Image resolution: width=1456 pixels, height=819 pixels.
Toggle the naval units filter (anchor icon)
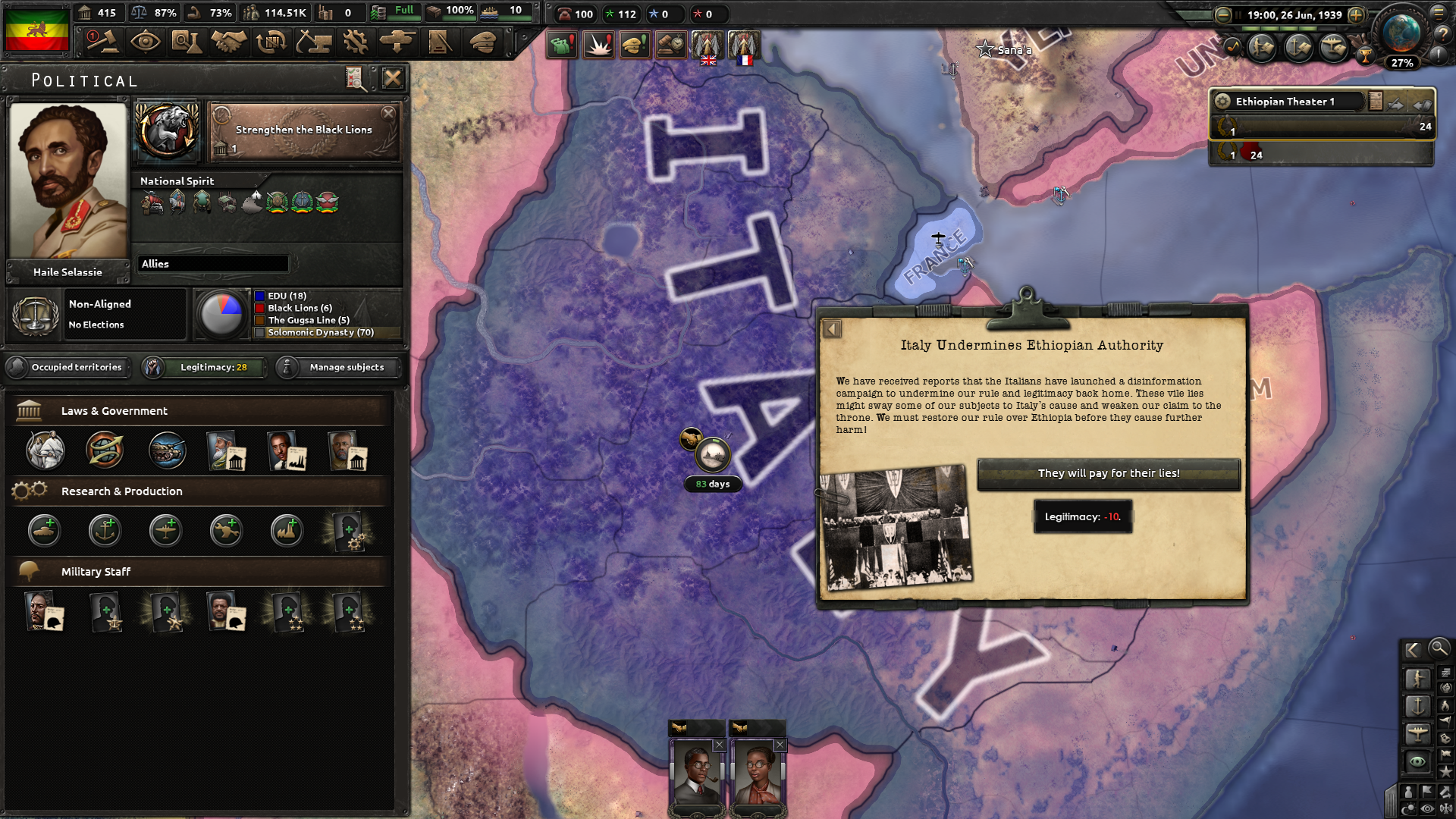coord(1418,708)
